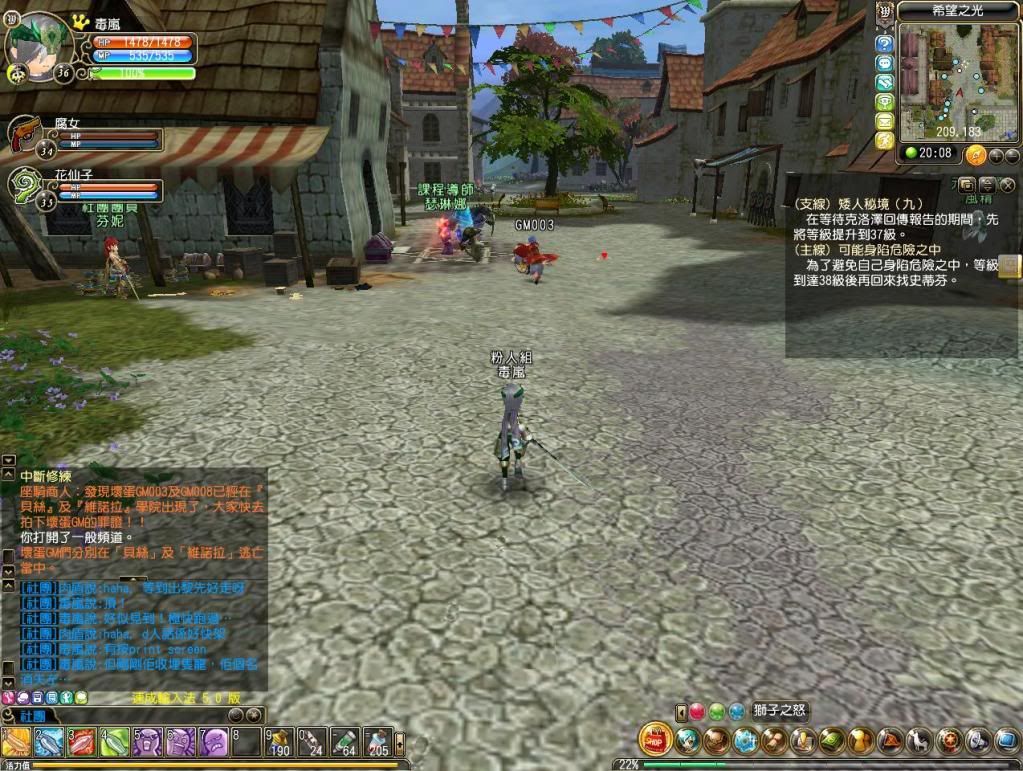Click the red orb above the menu bar

[x=697, y=712]
